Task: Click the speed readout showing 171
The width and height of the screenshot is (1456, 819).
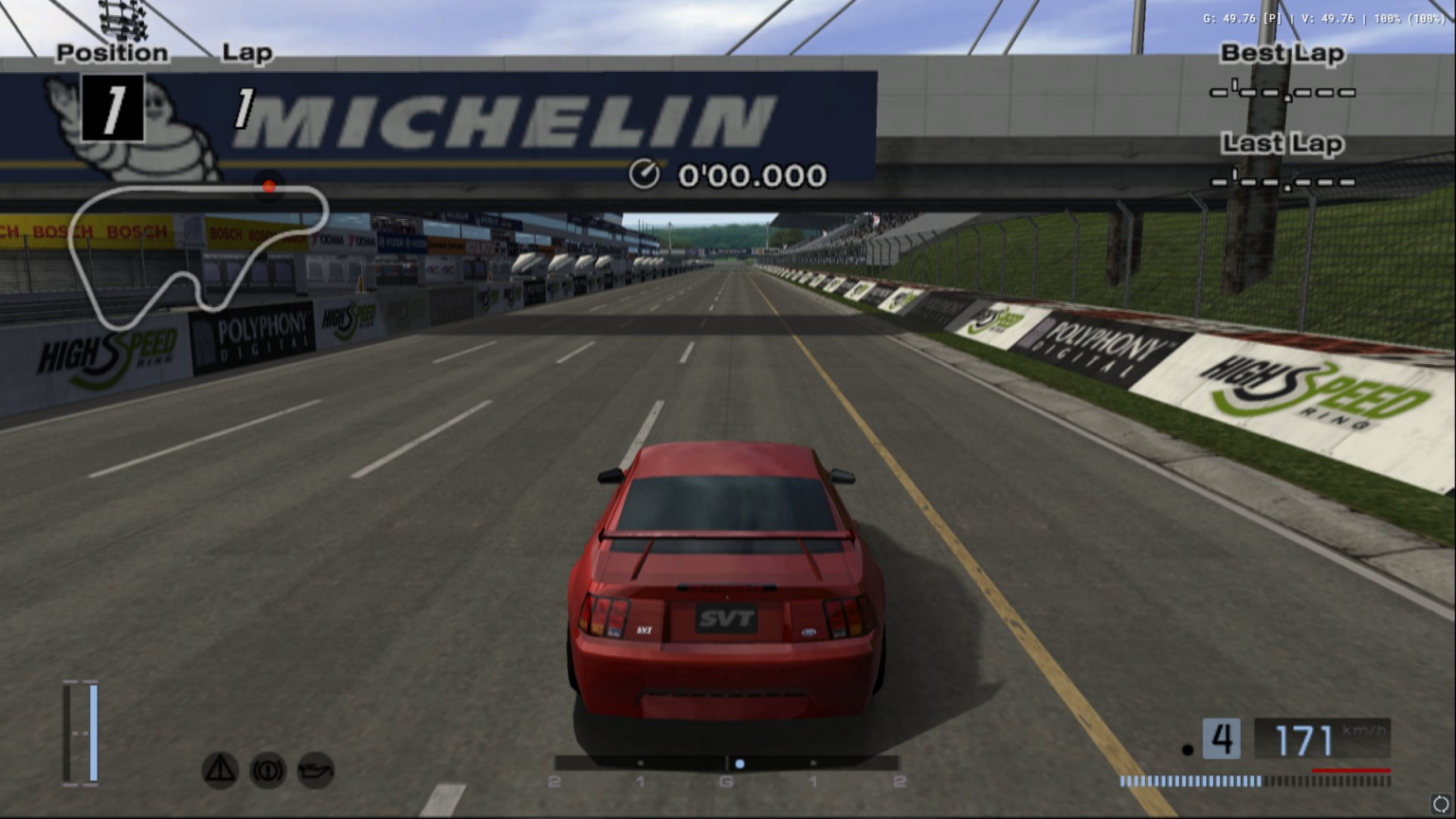Action: point(1306,739)
